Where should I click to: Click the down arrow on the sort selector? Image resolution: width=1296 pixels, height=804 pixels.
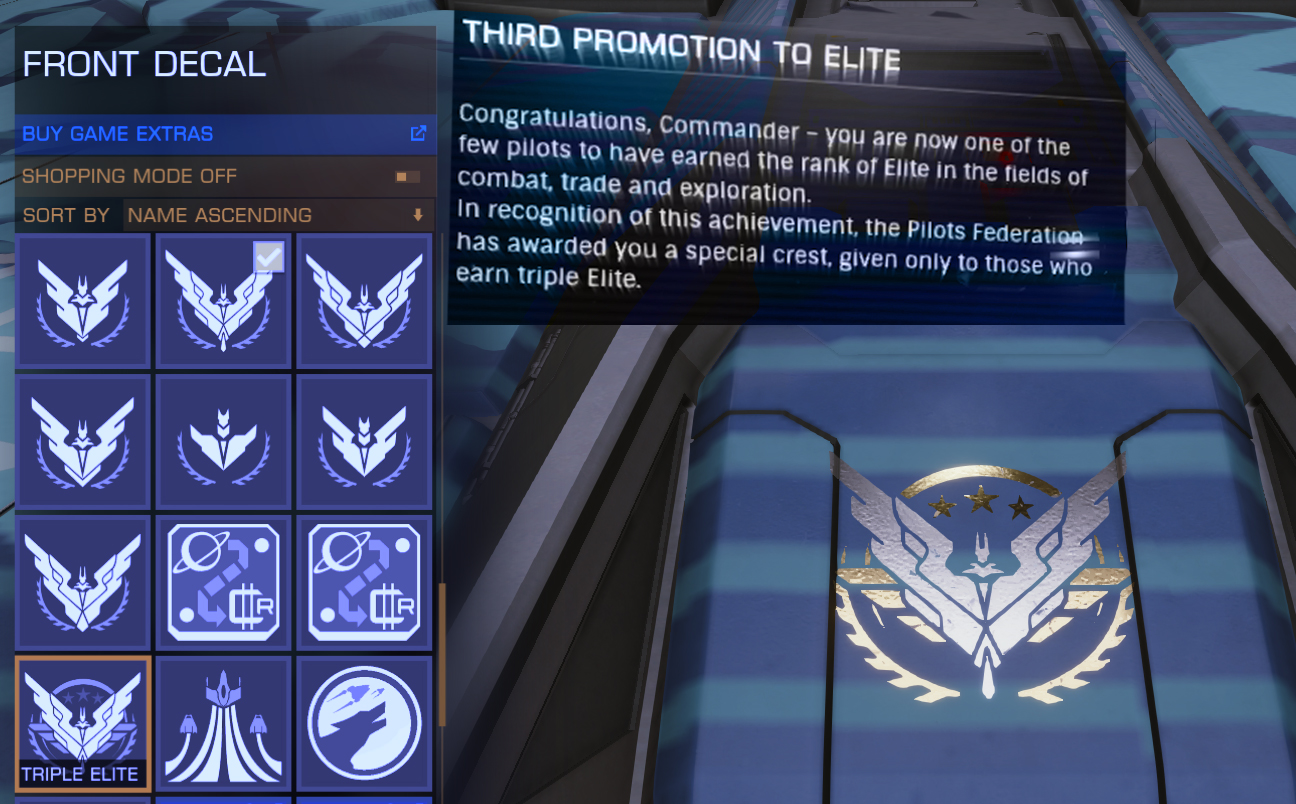[420, 215]
